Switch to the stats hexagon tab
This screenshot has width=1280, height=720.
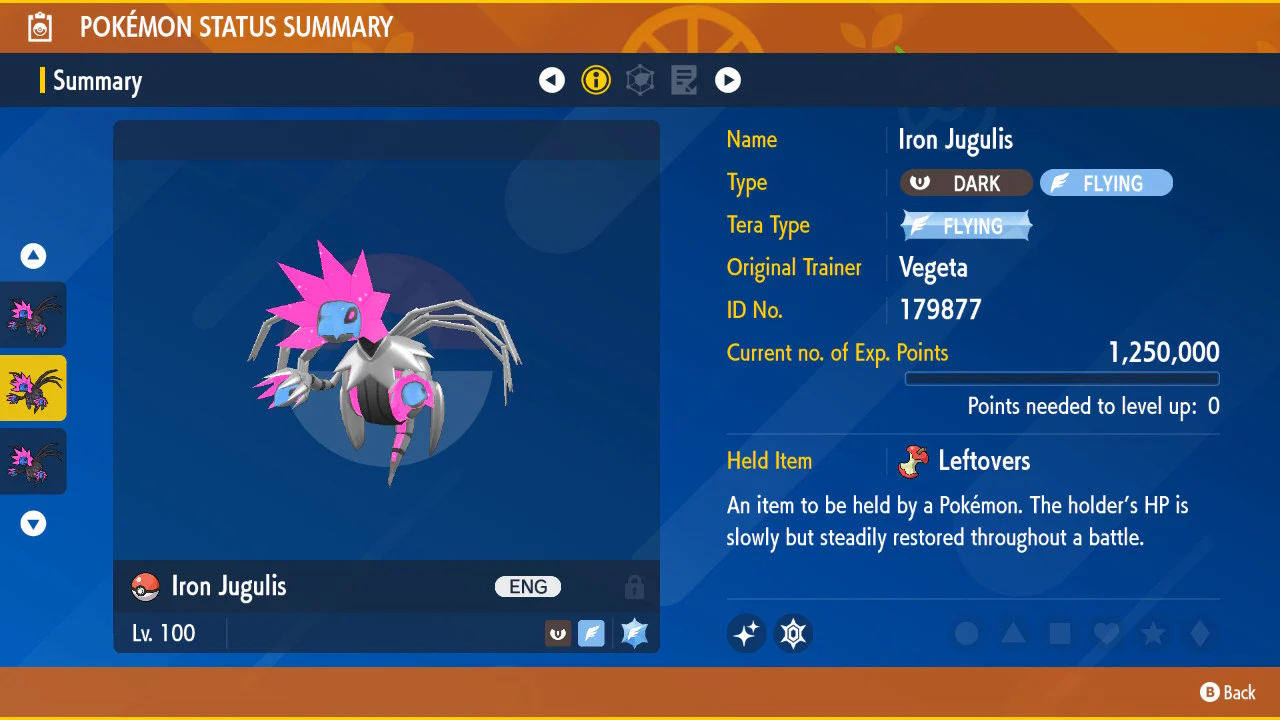(x=640, y=80)
